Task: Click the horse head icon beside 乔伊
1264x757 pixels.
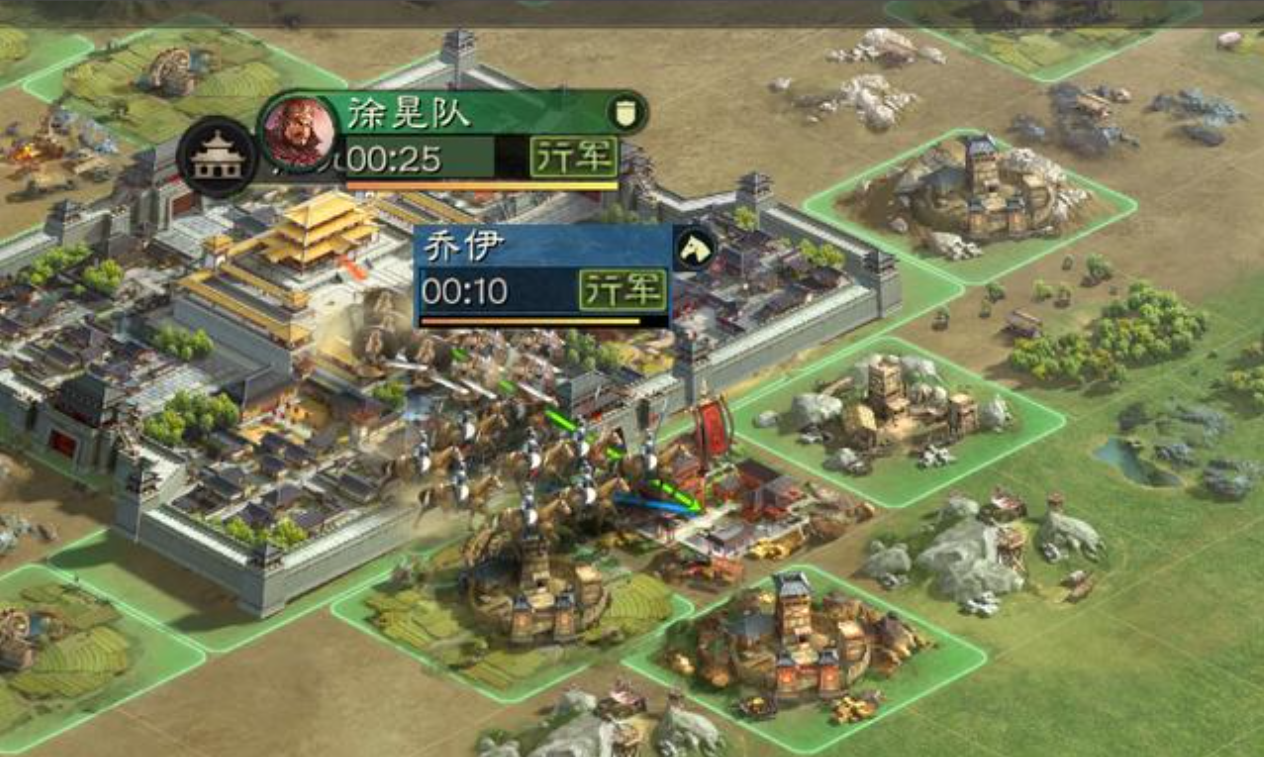Action: click(x=694, y=248)
